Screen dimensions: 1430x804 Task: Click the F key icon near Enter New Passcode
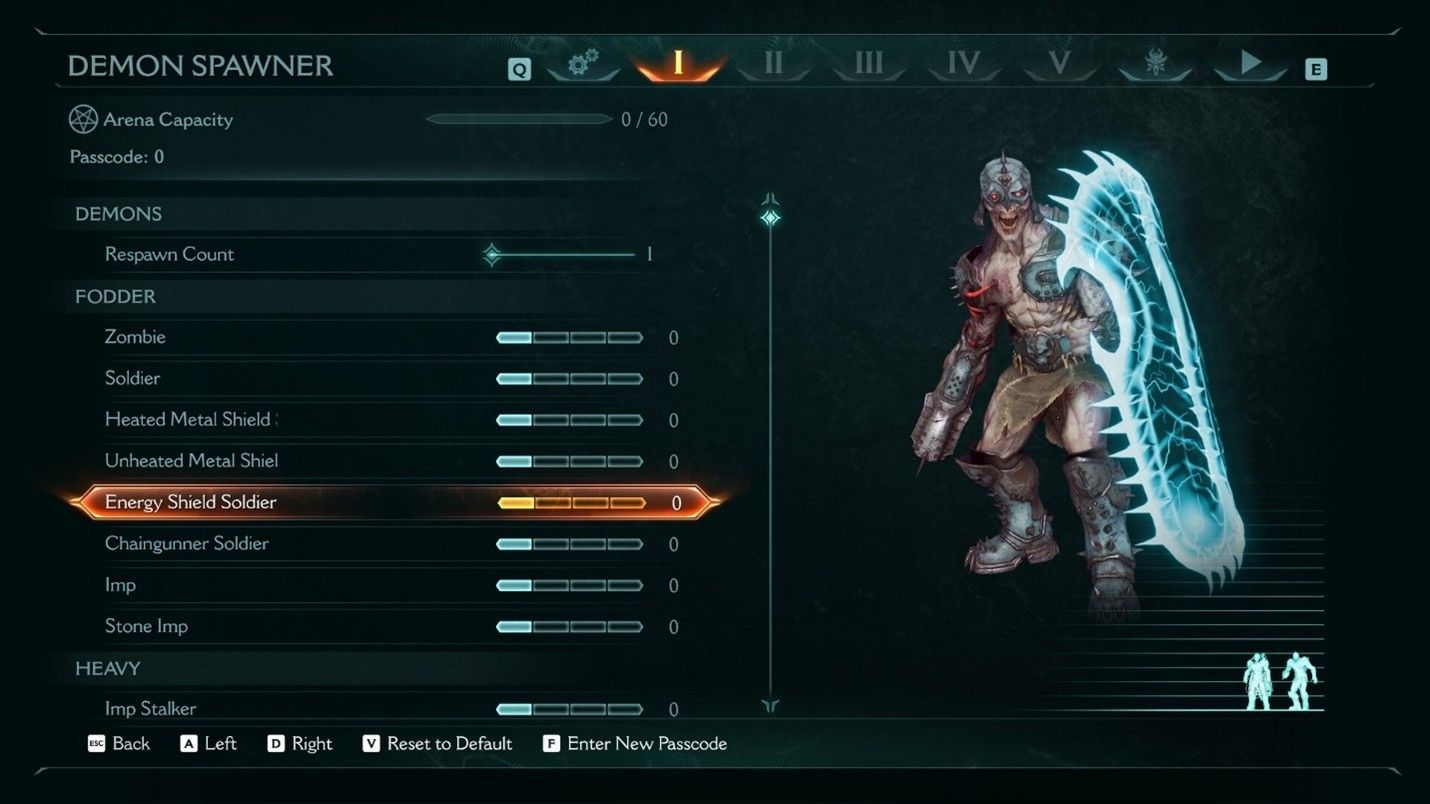[550, 744]
